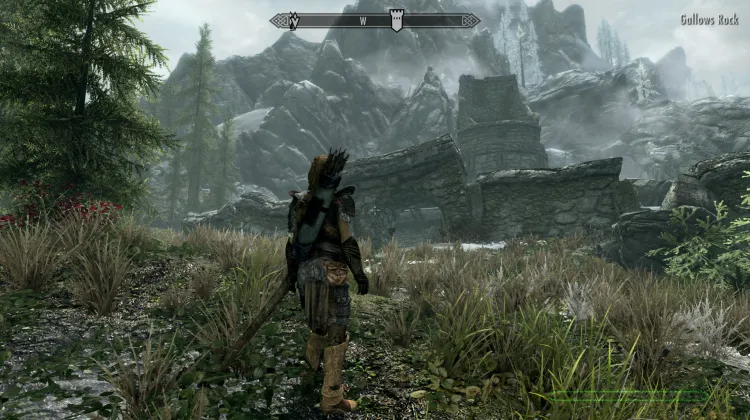This screenshot has width=750, height=420.
Task: Click the W heading on the compass bar
Action: 364,21
